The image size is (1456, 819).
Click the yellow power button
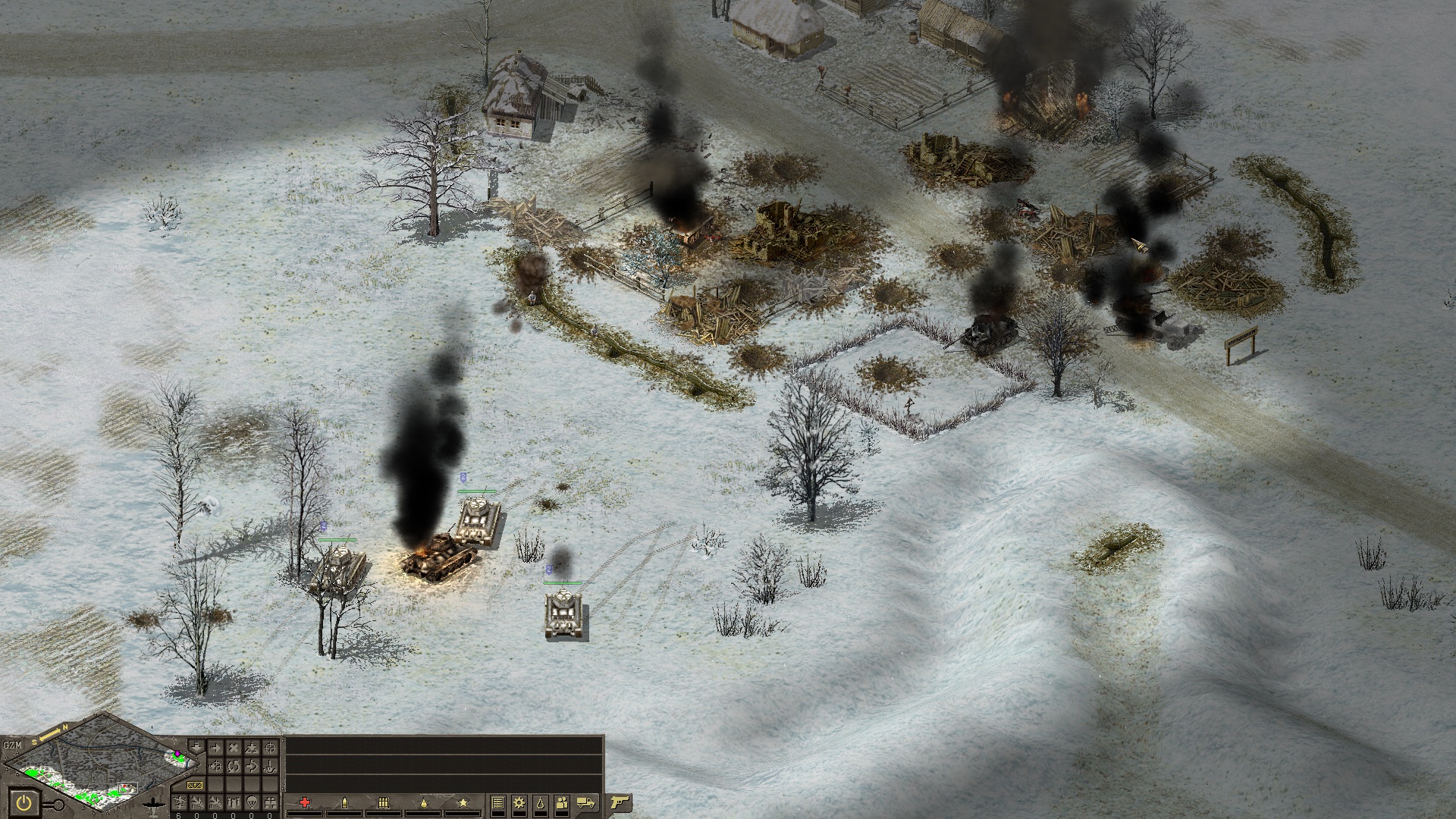click(24, 803)
